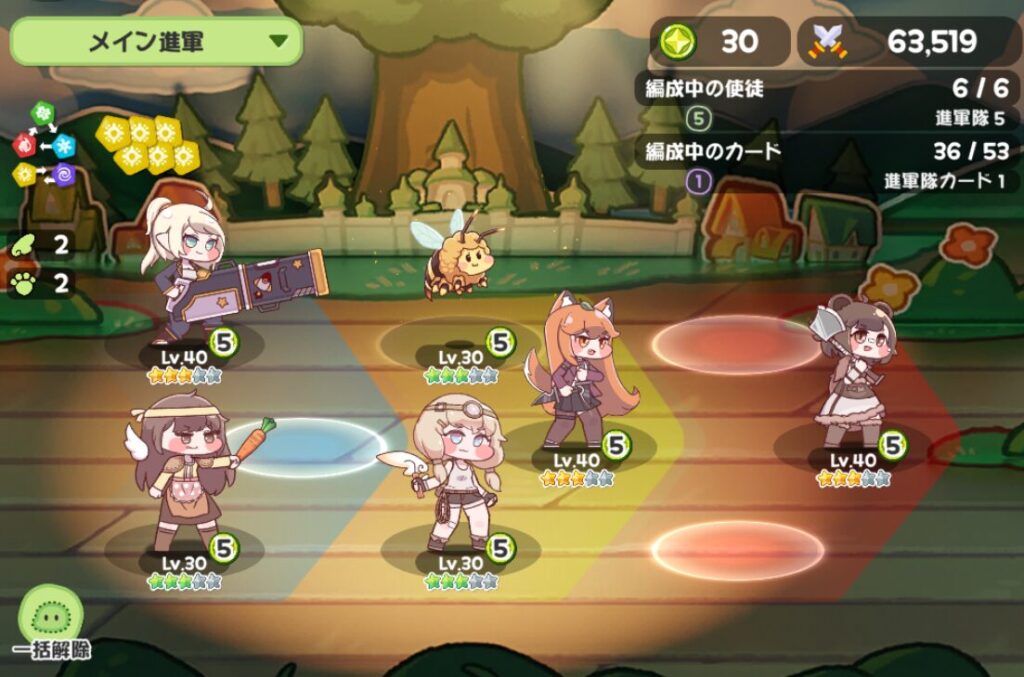Tap the 一括解除 remove-all button
This screenshot has width=1024, height=677.
click(x=51, y=625)
